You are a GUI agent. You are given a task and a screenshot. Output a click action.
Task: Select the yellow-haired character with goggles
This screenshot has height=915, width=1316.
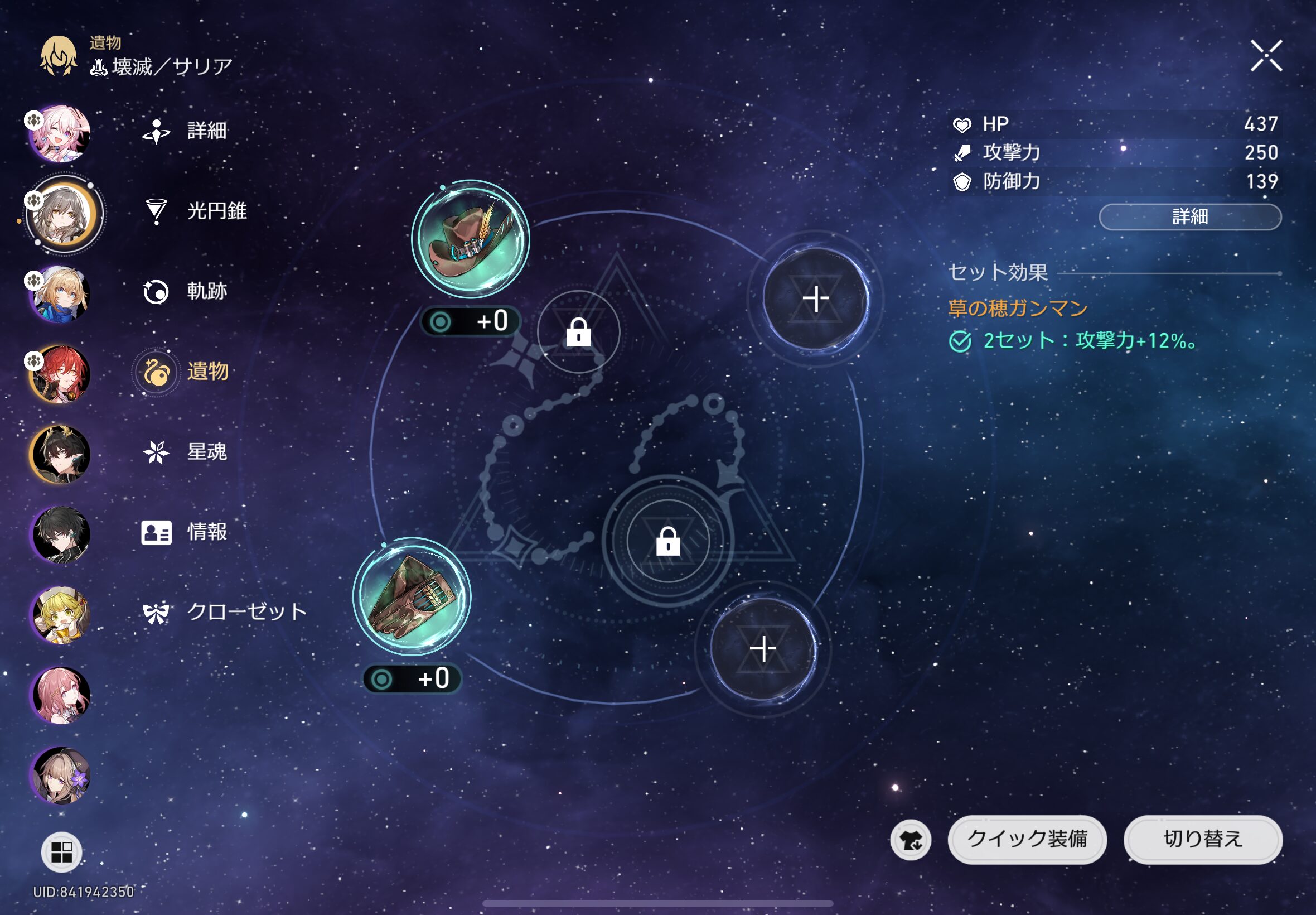coord(61,615)
